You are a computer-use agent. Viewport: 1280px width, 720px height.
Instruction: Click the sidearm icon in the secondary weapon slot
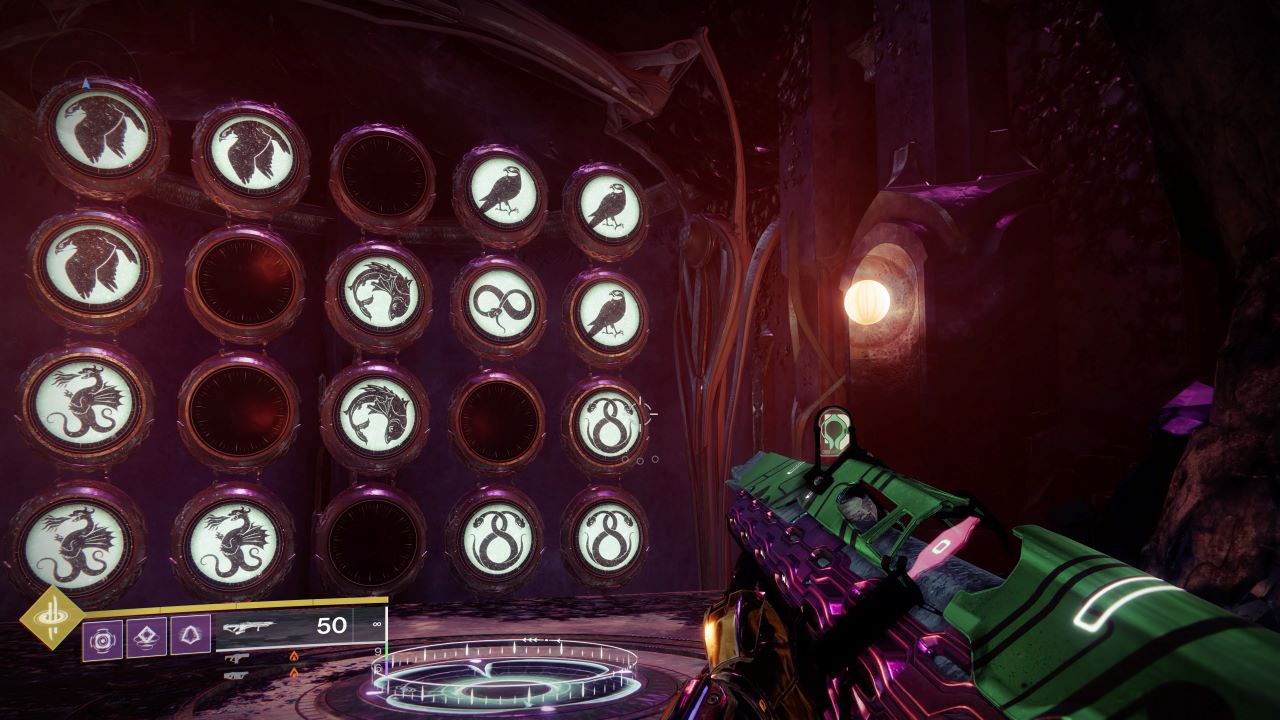[237, 659]
